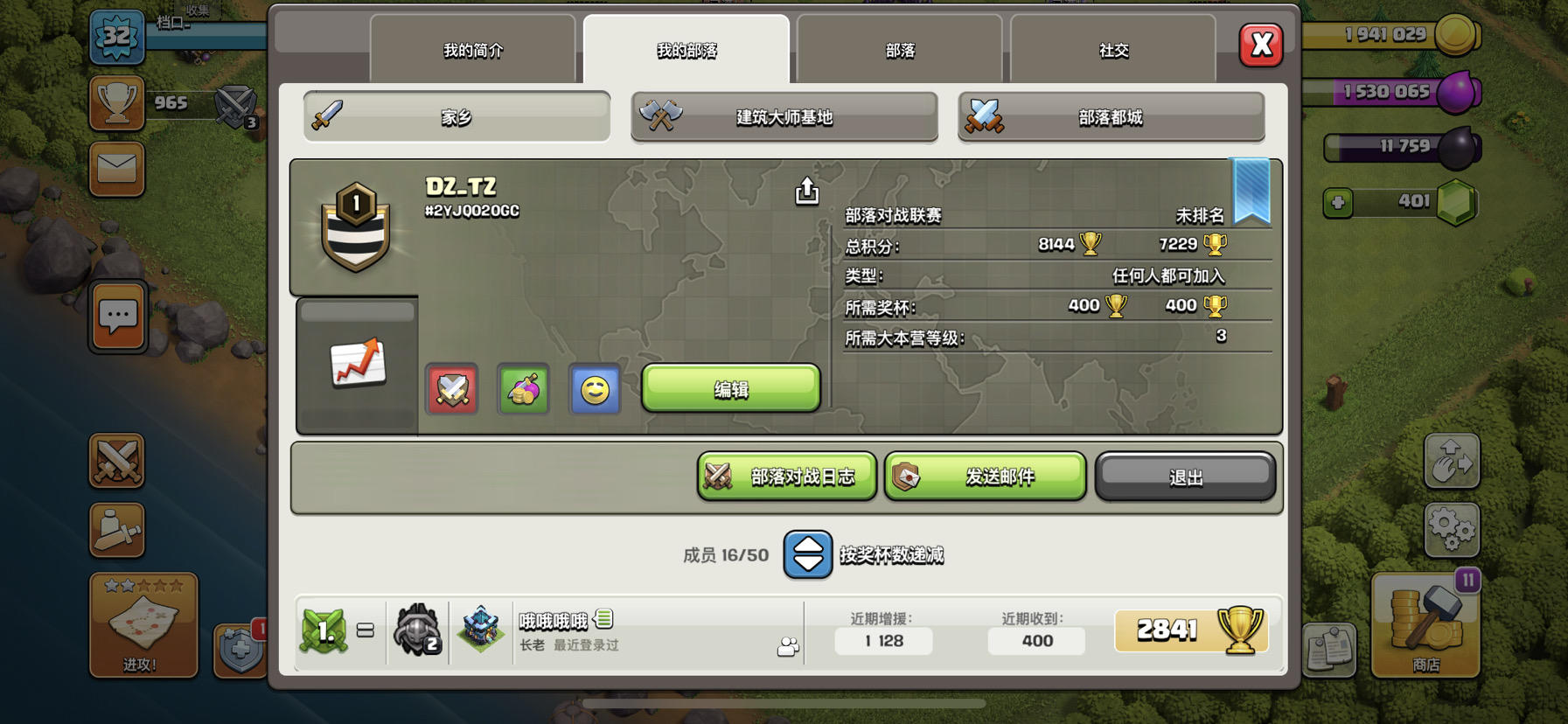The height and width of the screenshot is (724, 1568).
Task: Click 退出 to leave the clan
Action: [x=1185, y=477]
